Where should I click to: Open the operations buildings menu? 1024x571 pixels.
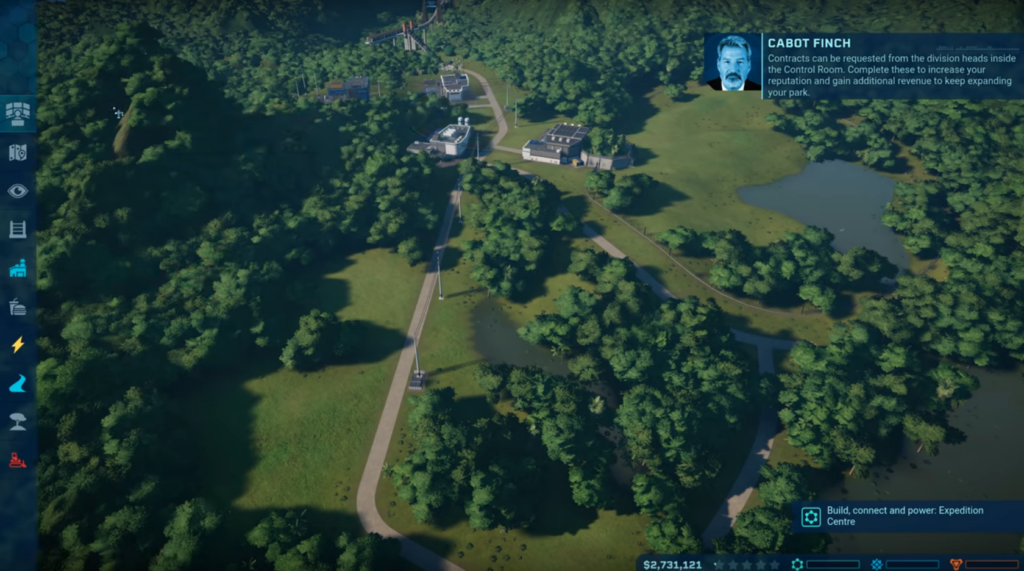(18, 268)
